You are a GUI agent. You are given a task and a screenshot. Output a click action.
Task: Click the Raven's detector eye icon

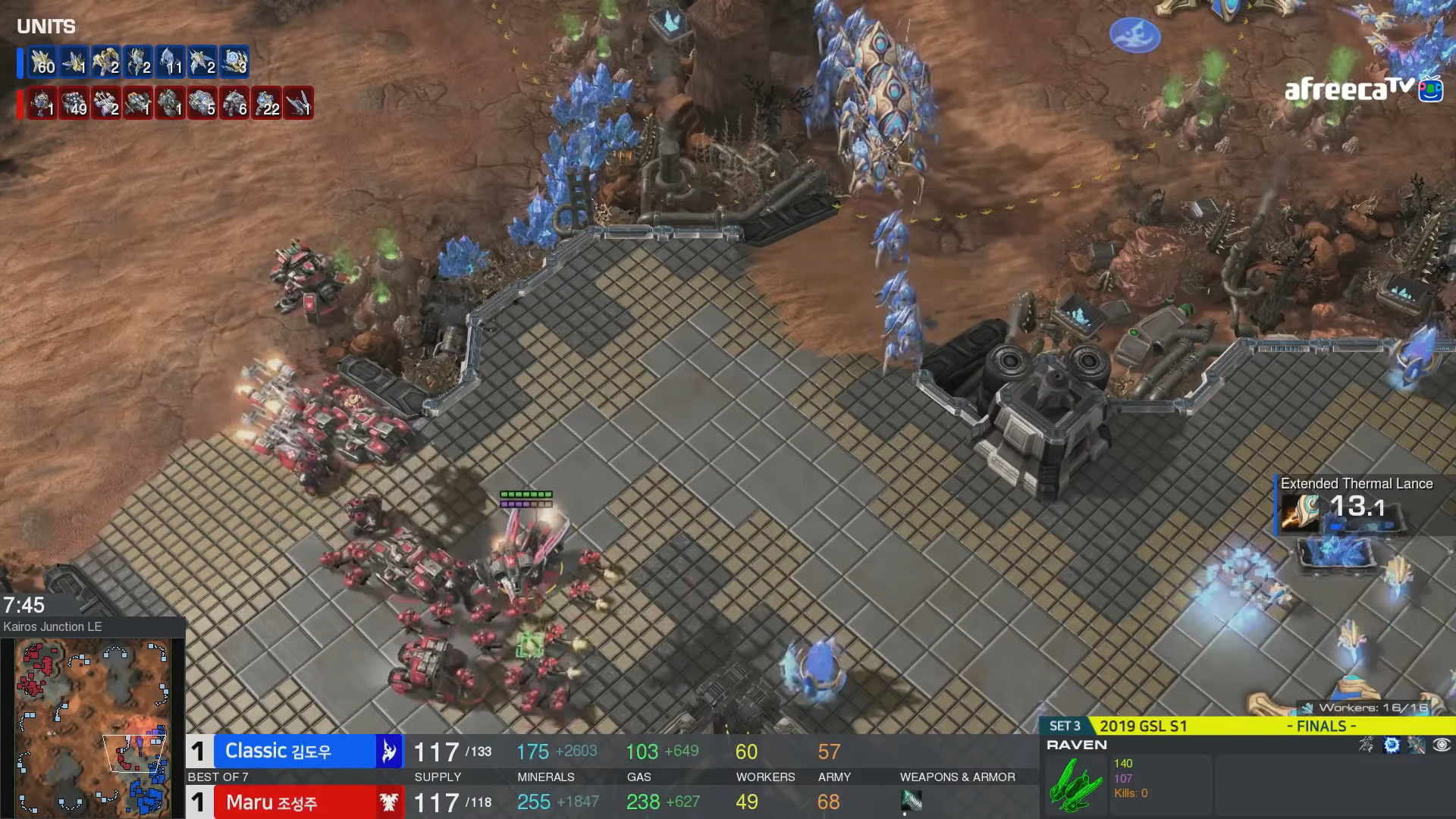tap(1442, 745)
